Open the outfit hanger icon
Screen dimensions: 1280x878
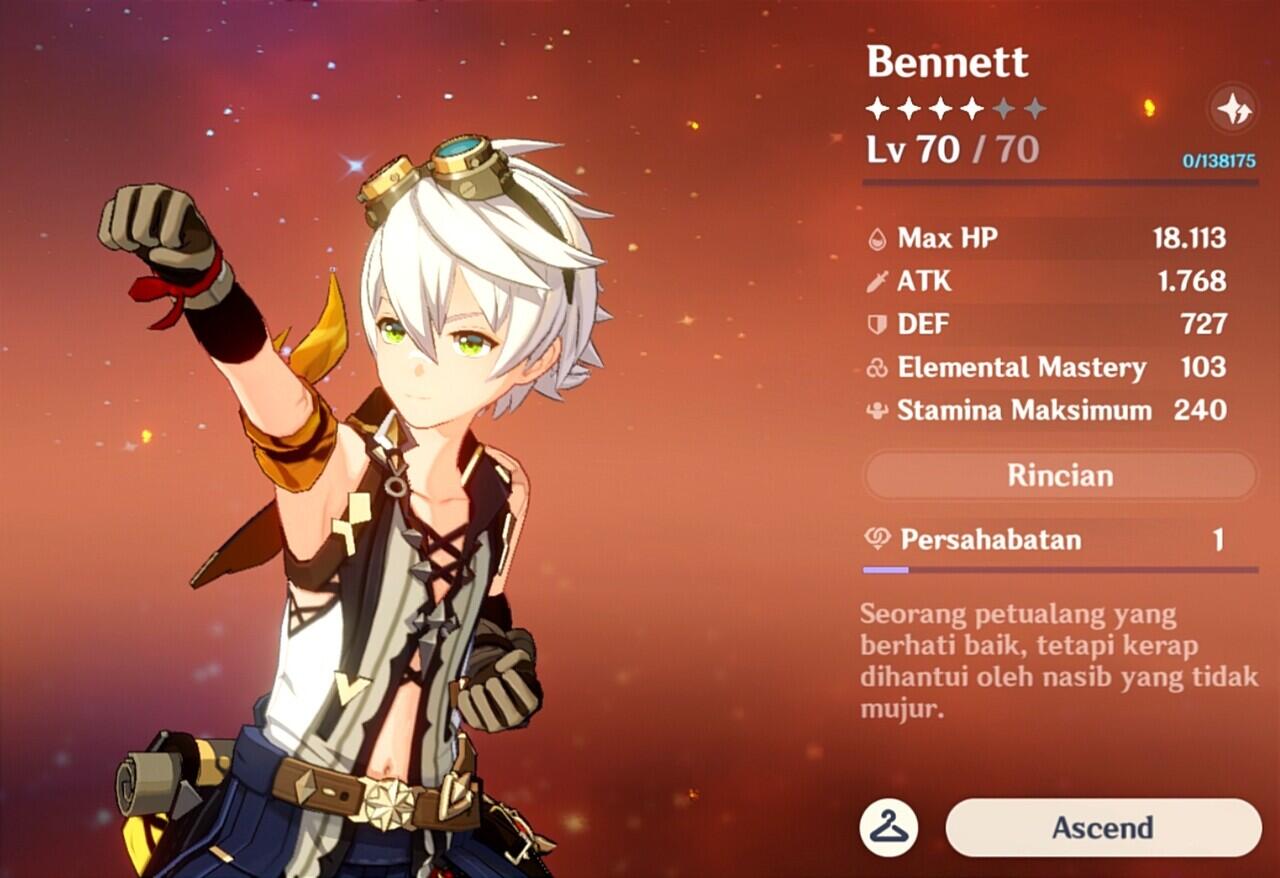pos(888,827)
